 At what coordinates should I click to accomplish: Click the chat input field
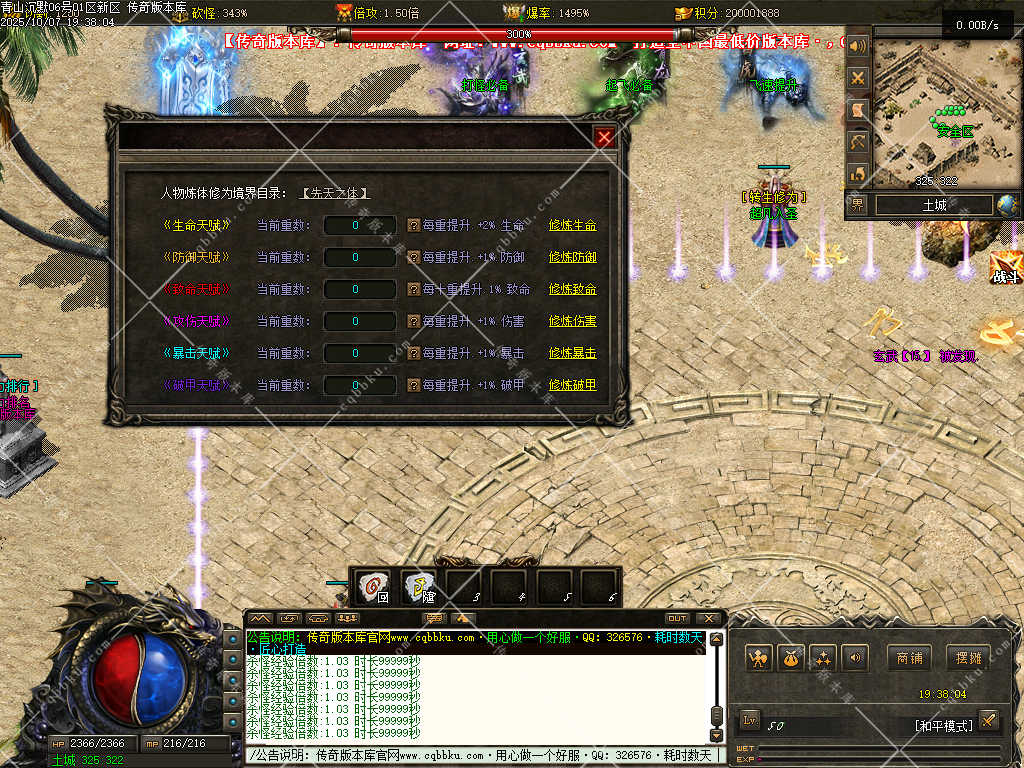pos(480,755)
